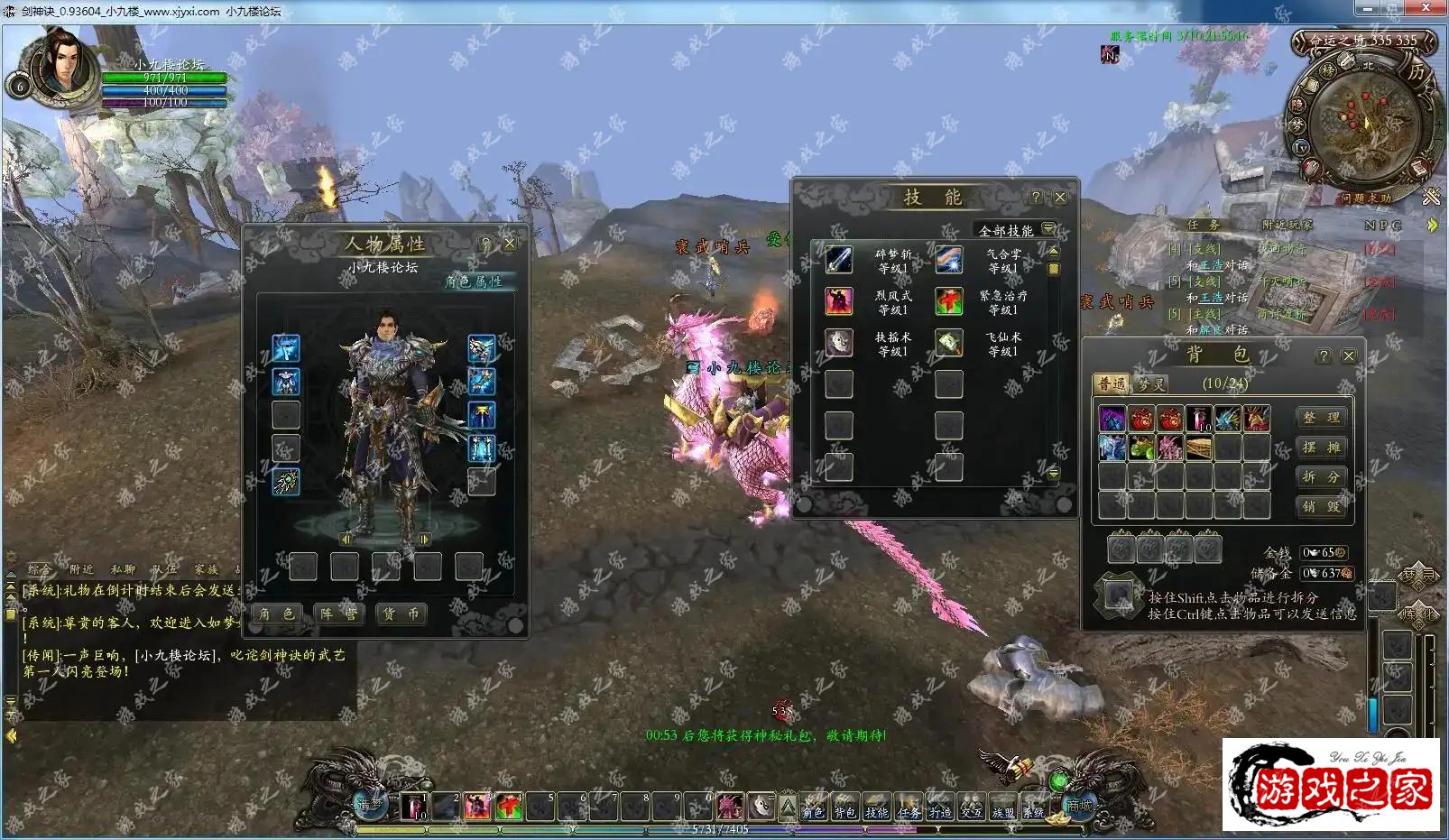Click the 角色 character icon on bottom bar
This screenshot has height=840, width=1449.
pyautogui.click(x=814, y=809)
